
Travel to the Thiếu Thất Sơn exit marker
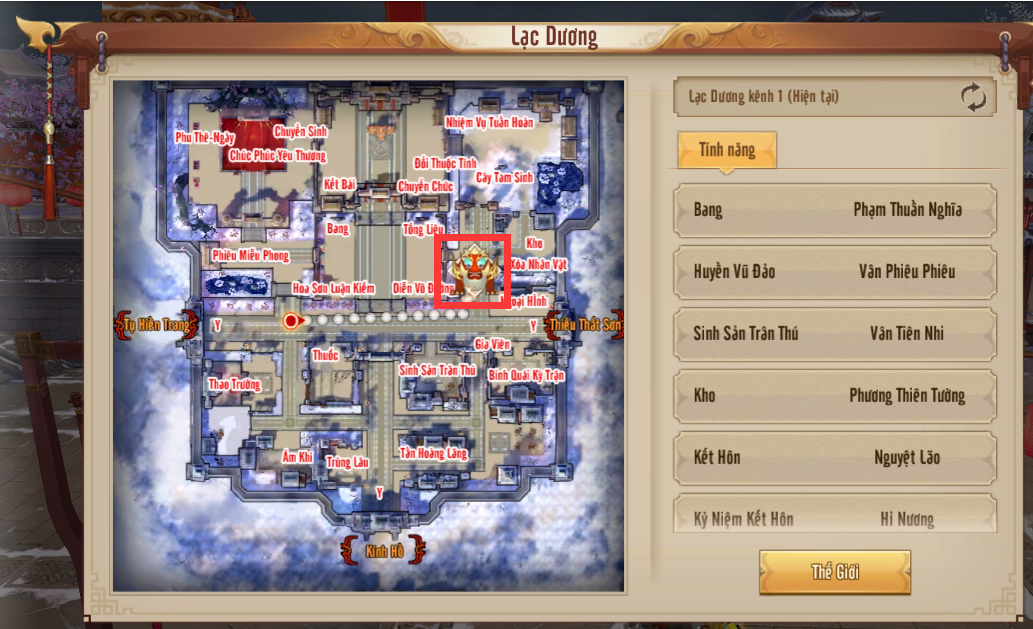coord(585,325)
